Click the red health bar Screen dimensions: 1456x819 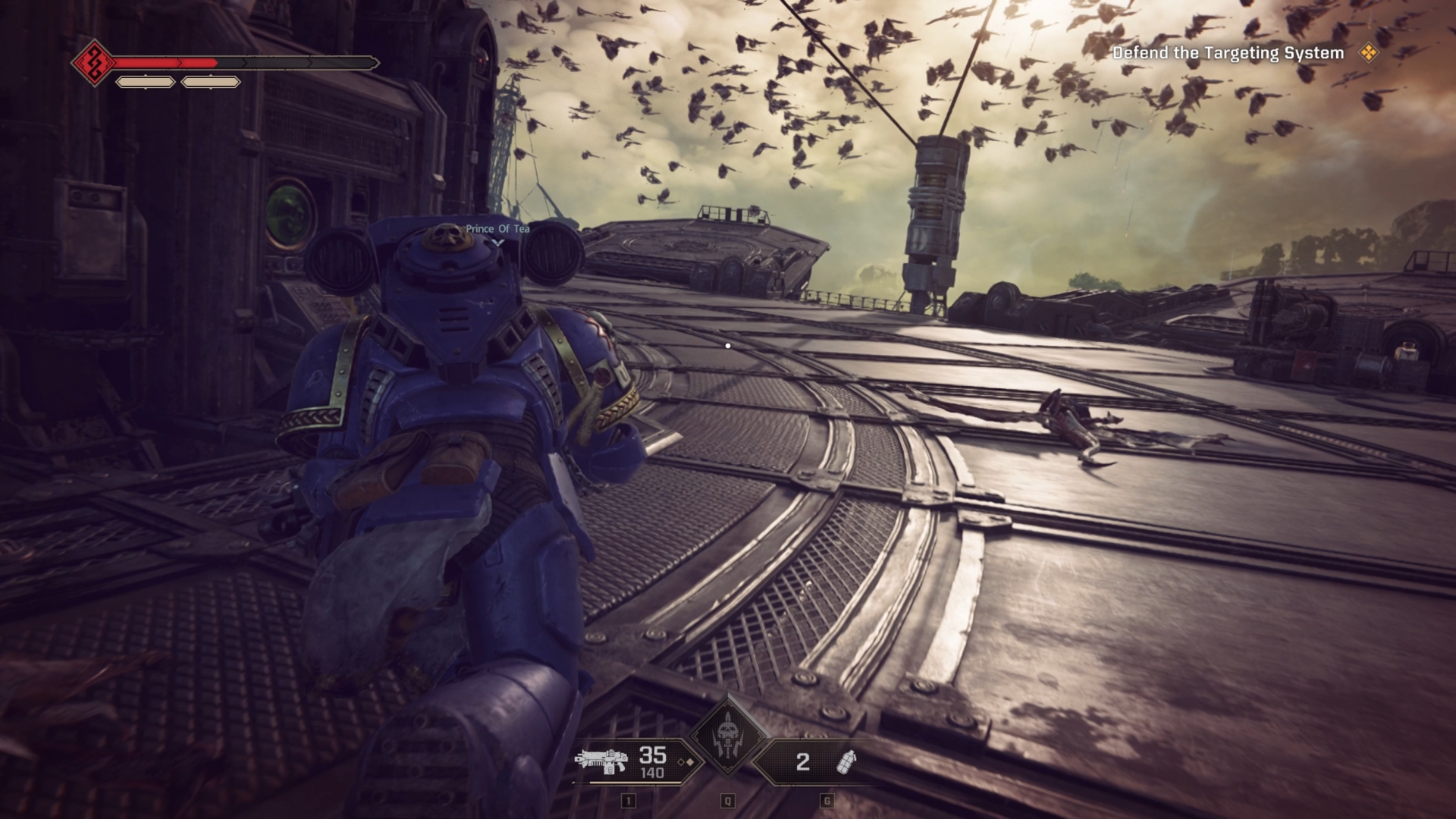(163, 62)
